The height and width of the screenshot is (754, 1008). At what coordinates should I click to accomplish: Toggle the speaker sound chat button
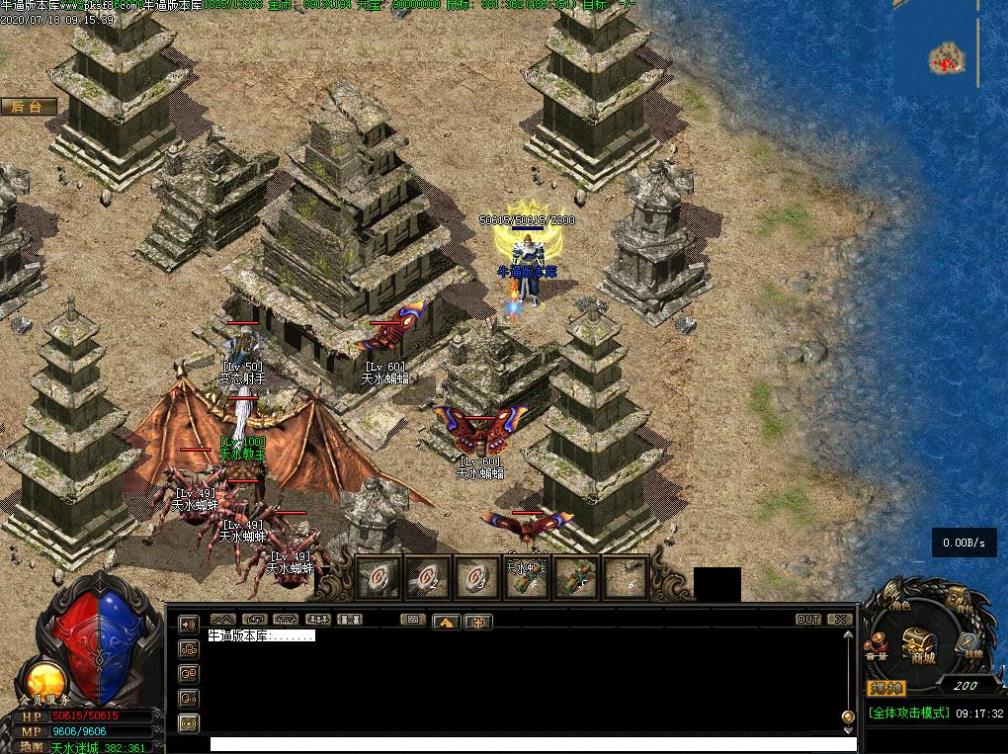coord(188,624)
